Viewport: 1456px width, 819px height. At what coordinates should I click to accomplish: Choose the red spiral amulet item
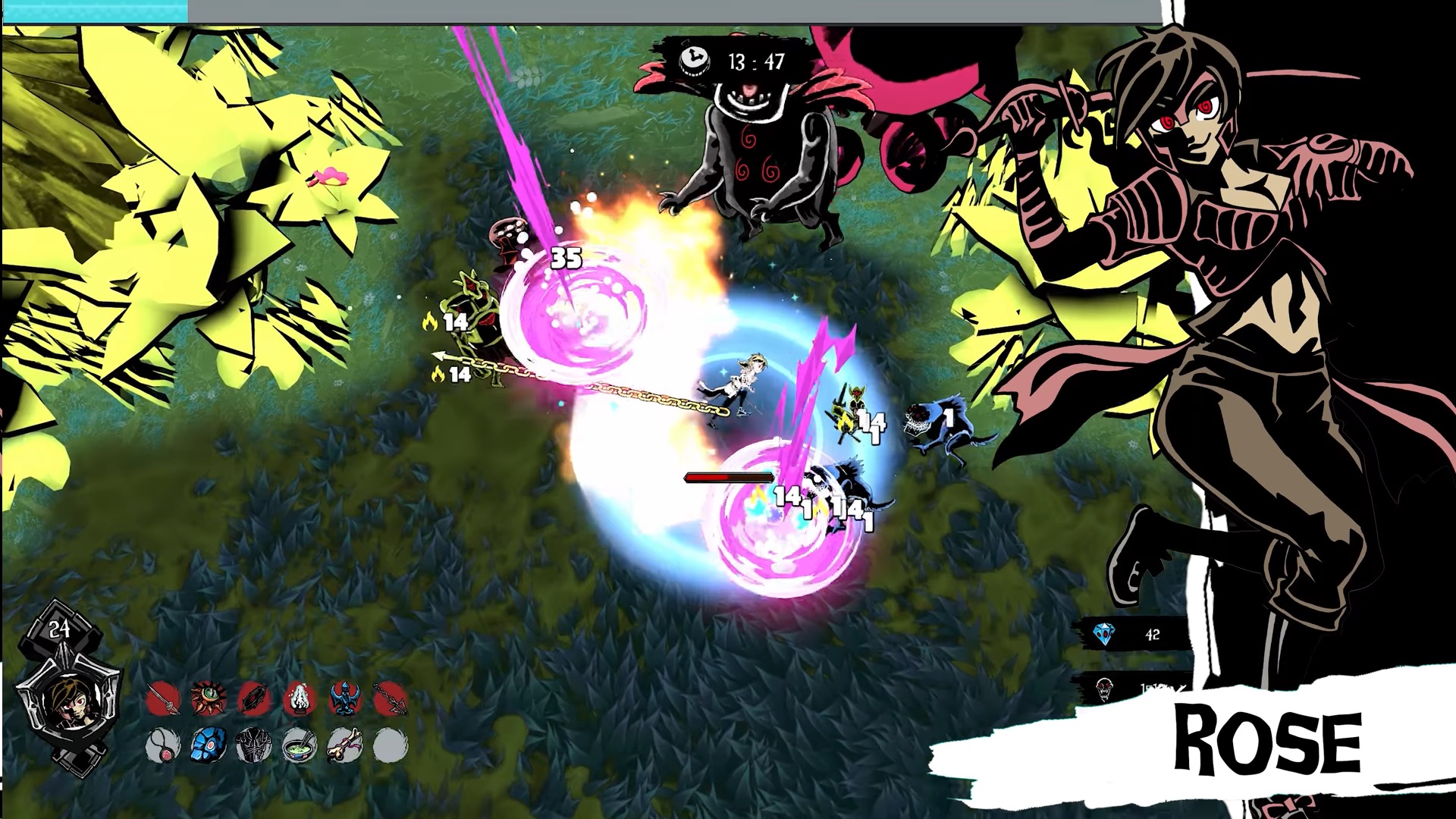tap(163, 745)
